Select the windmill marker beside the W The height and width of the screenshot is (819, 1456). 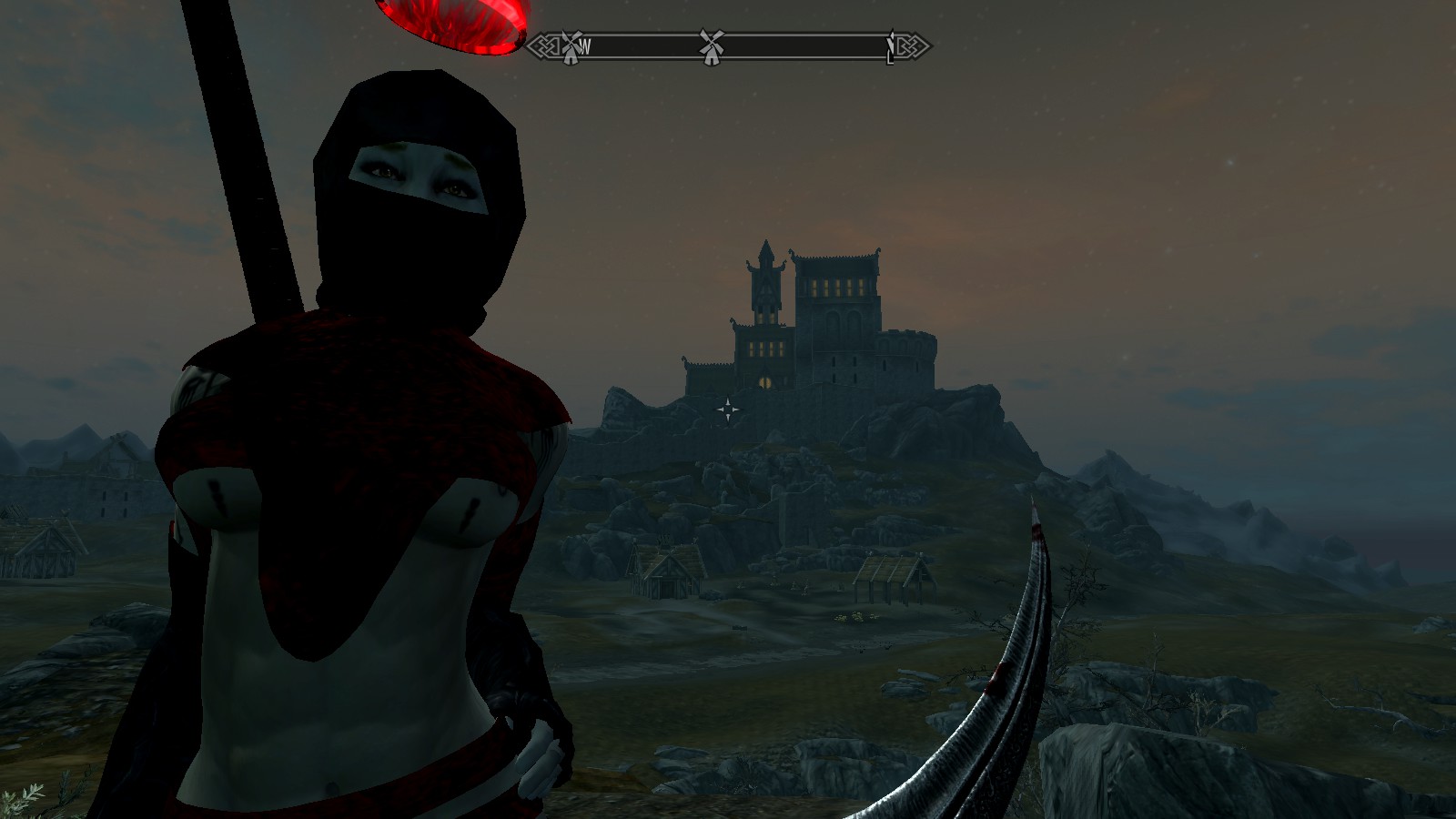click(571, 45)
